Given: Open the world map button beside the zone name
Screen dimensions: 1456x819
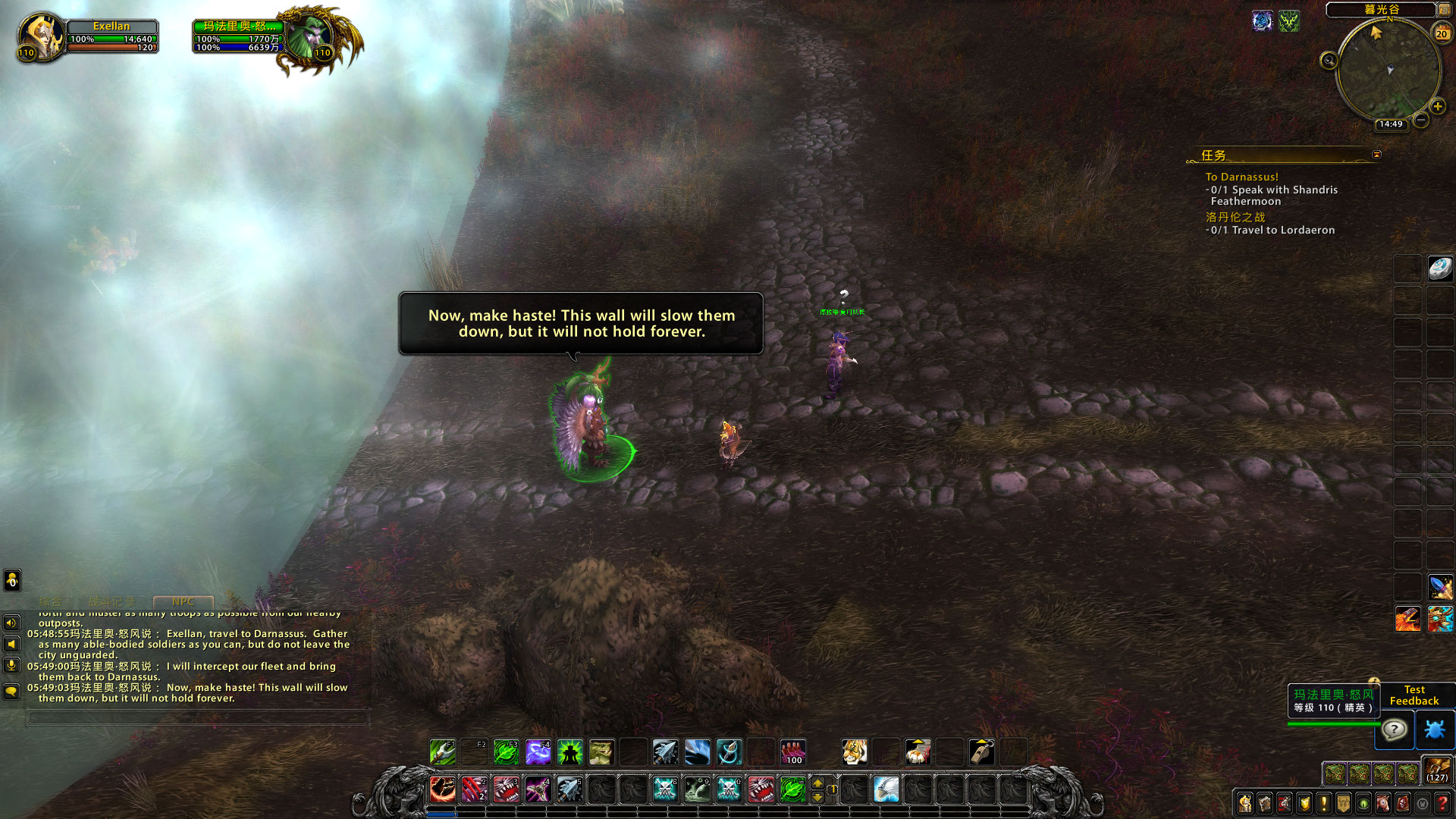Looking at the screenshot, I should click(1444, 10).
